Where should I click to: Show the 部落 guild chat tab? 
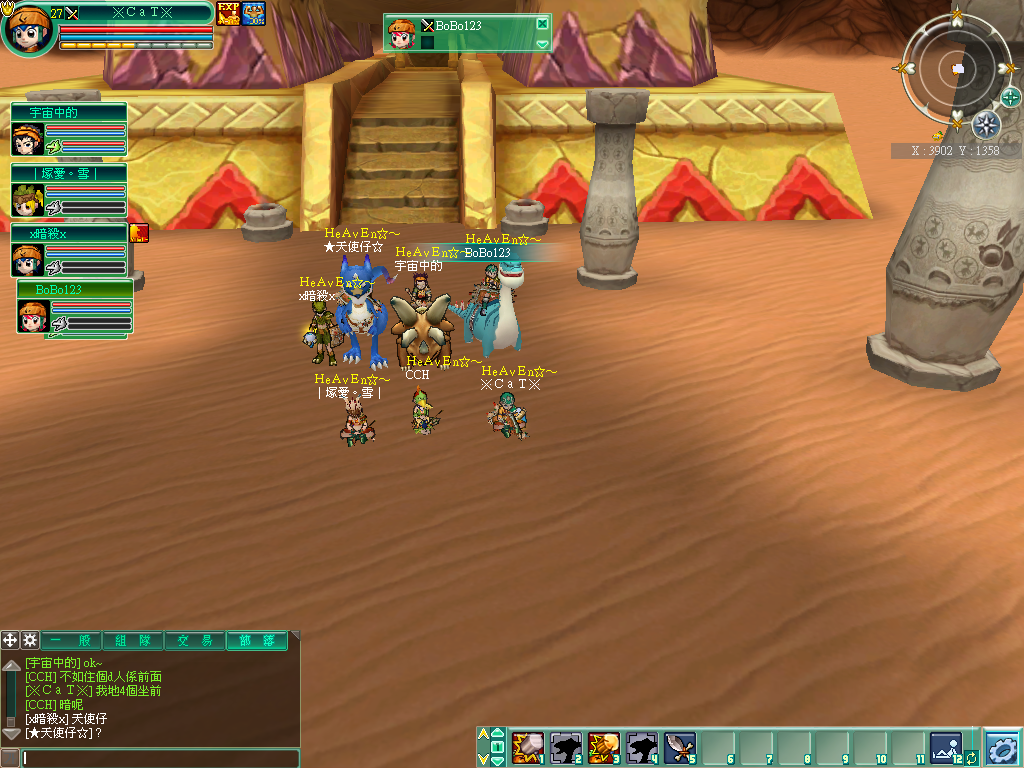tap(257, 641)
